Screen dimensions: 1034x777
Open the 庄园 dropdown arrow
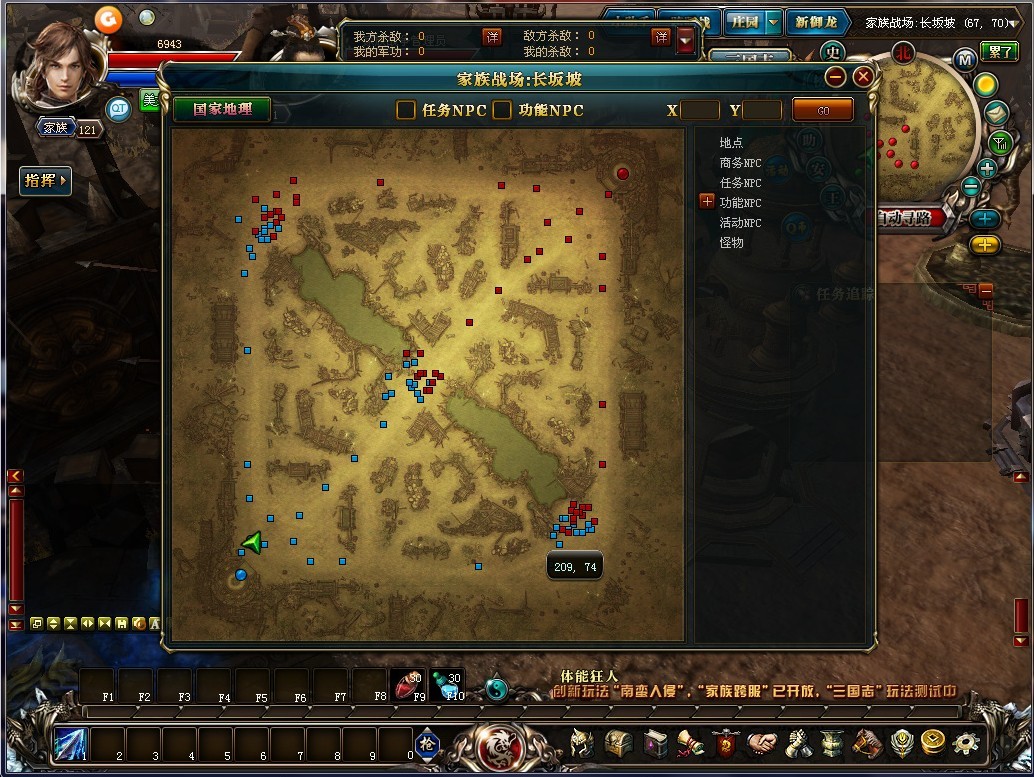tap(773, 23)
